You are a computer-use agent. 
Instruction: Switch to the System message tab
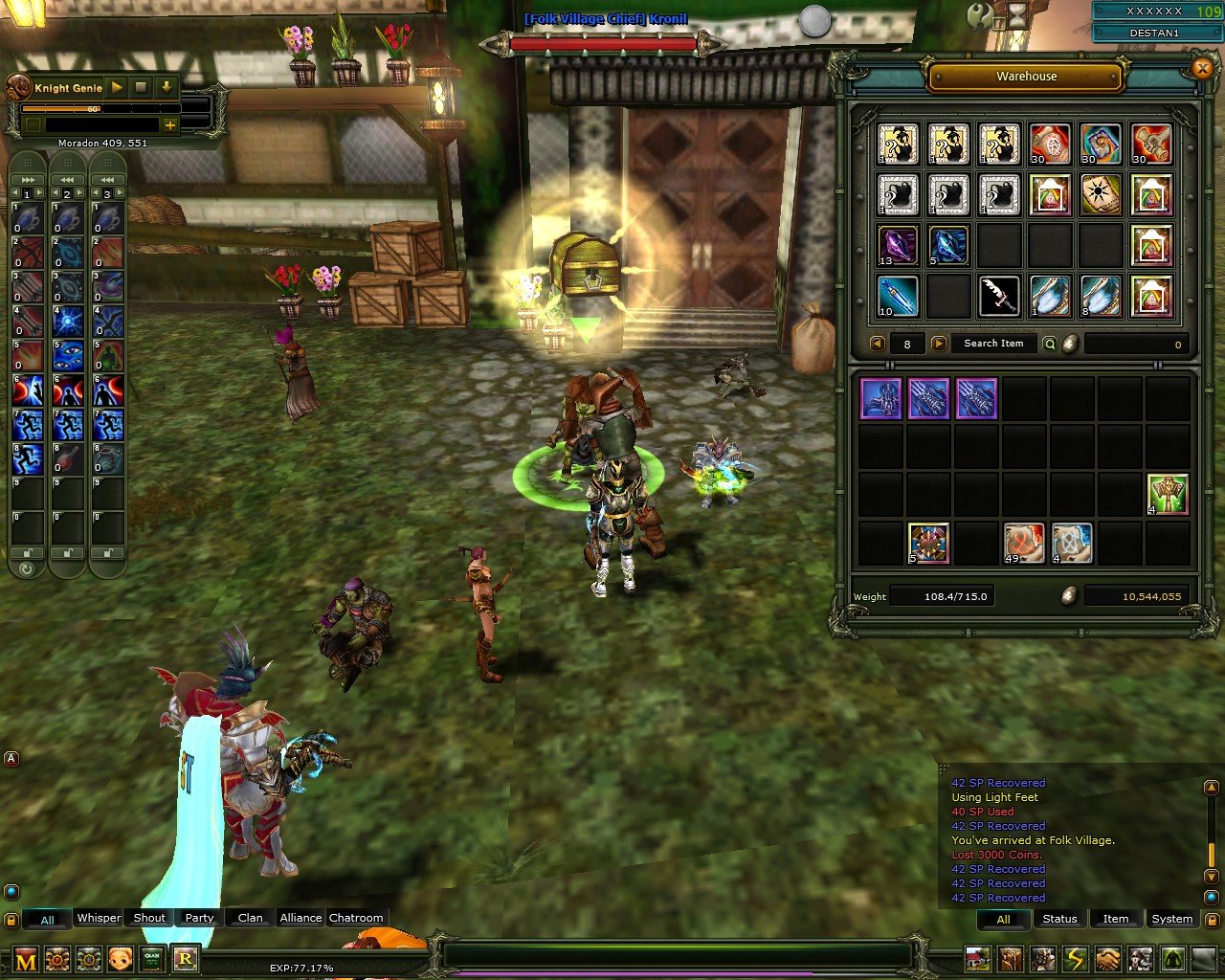pyautogui.click(x=1172, y=919)
